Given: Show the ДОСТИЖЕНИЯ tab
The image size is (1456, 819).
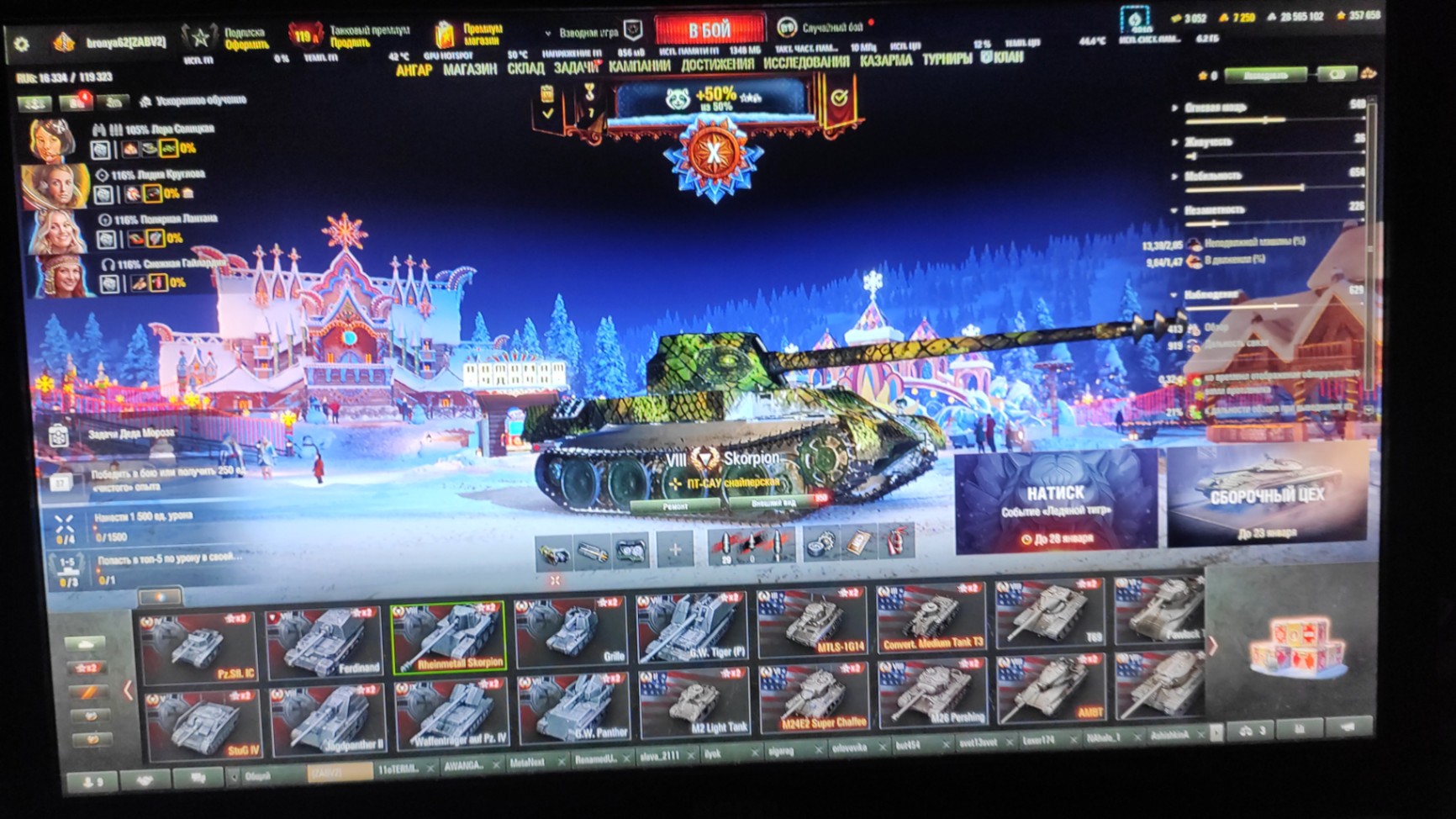Looking at the screenshot, I should (716, 65).
